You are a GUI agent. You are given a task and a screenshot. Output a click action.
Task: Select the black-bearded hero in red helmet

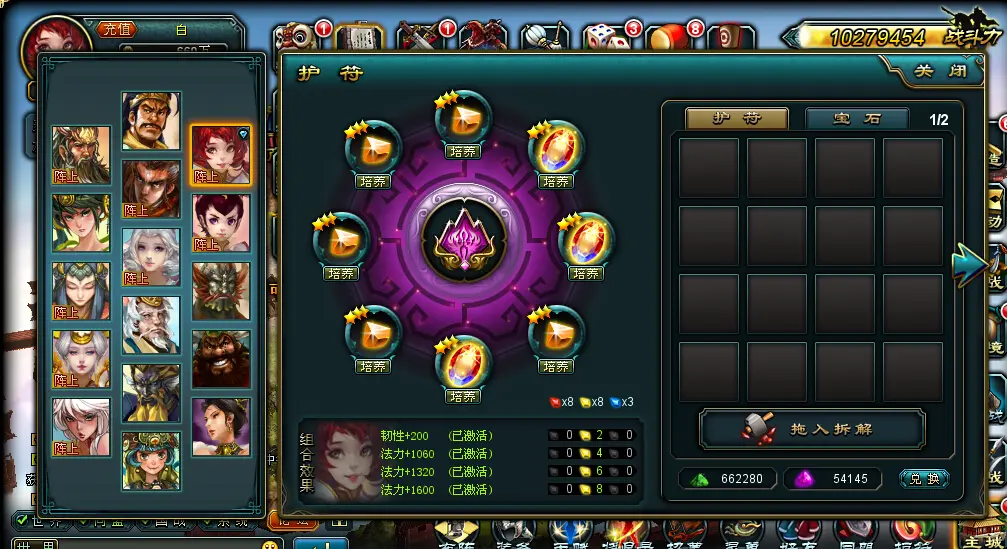click(221, 359)
